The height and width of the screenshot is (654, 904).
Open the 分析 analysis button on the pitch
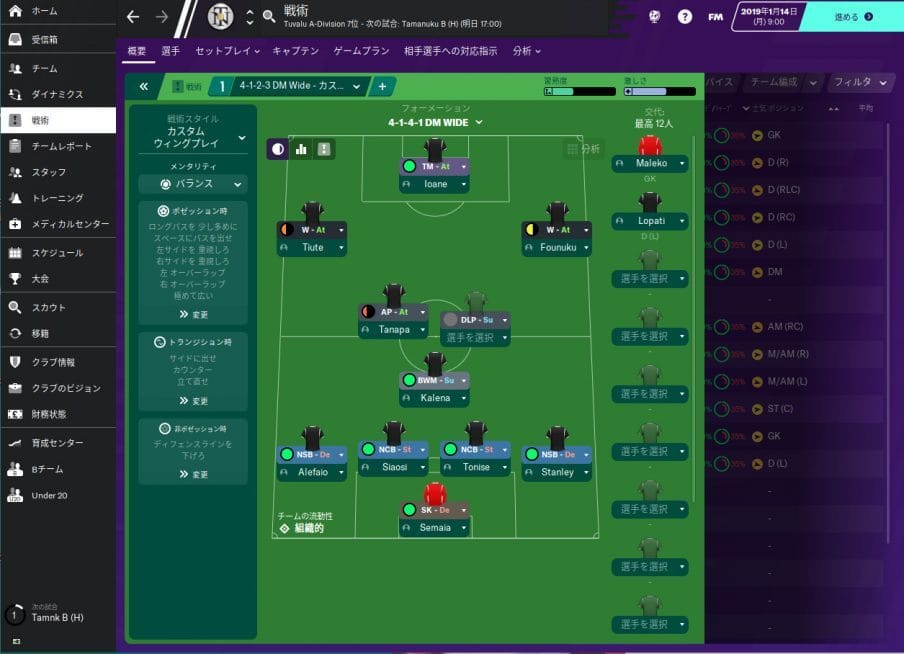click(x=583, y=149)
